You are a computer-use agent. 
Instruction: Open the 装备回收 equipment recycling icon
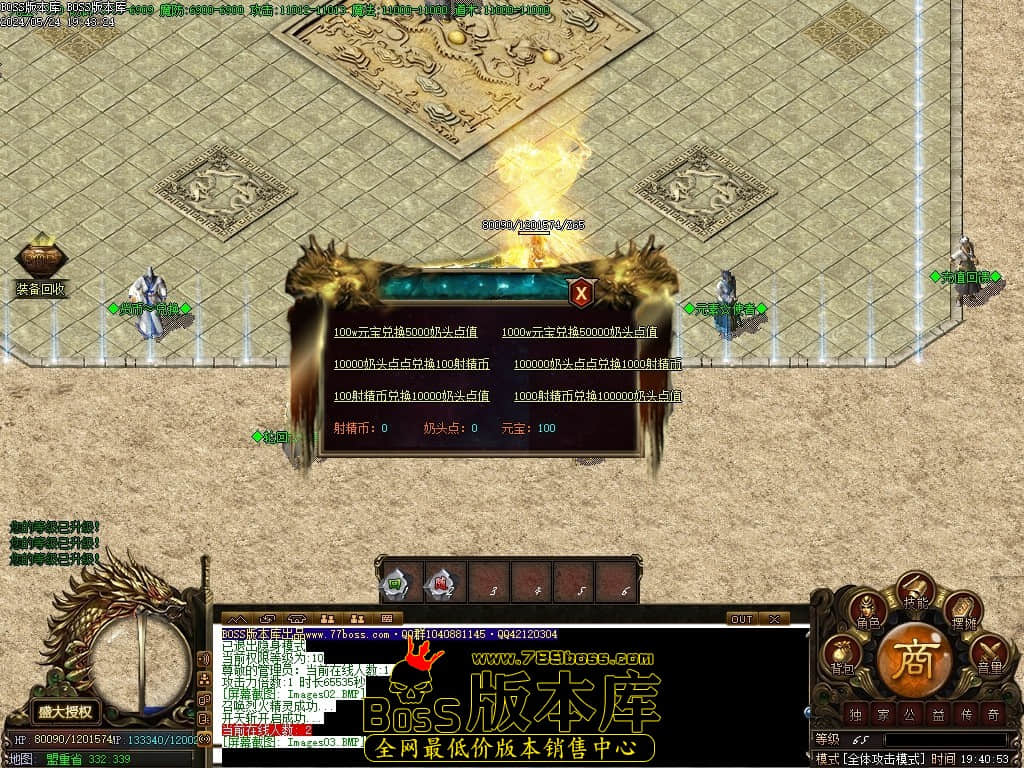pos(41,262)
